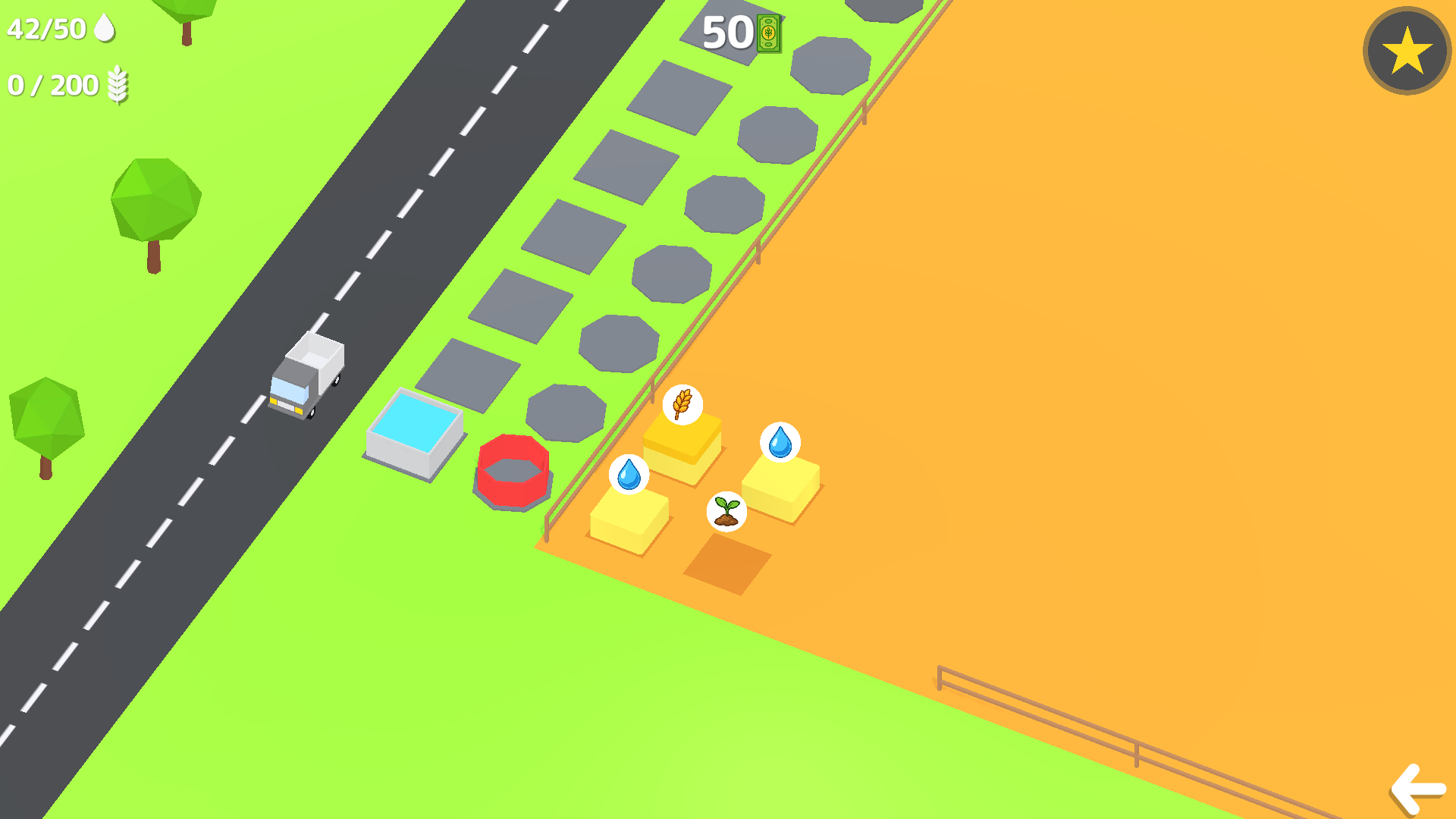1456x819 pixels.
Task: Select the yellow wheat block below the wheat bubble
Action: coord(682,447)
